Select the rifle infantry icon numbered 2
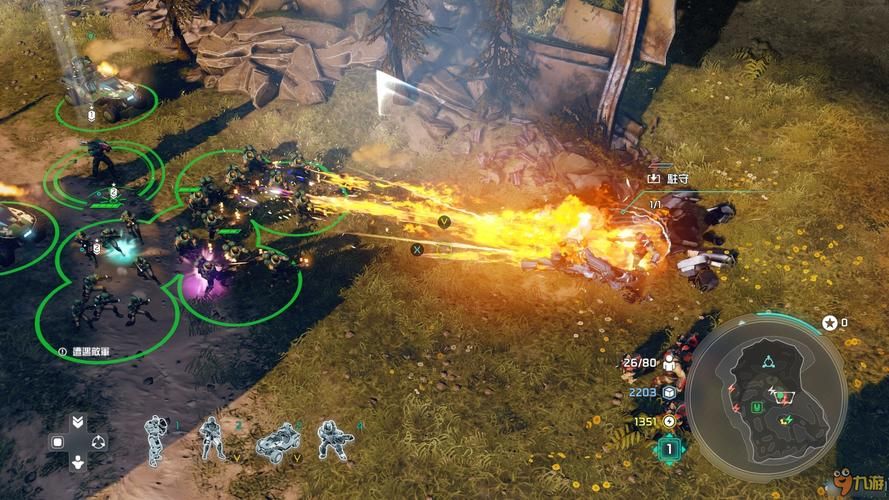This screenshot has width=889, height=500. coord(212,438)
